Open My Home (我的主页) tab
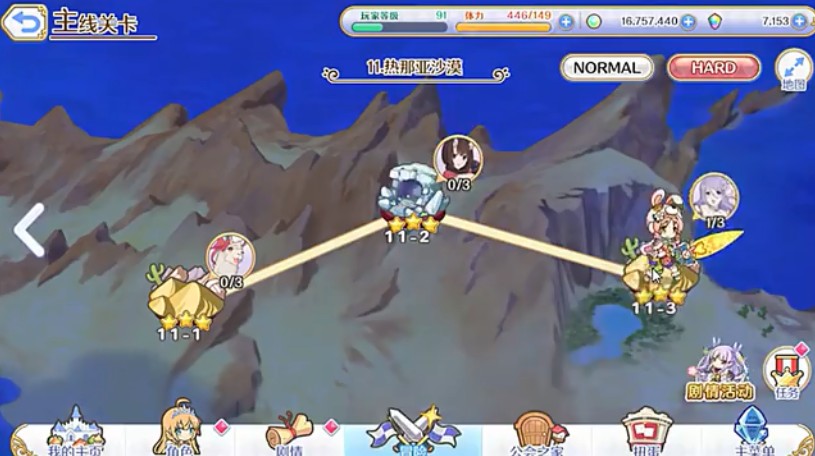Screen dimensions: 815x456 coord(76,431)
